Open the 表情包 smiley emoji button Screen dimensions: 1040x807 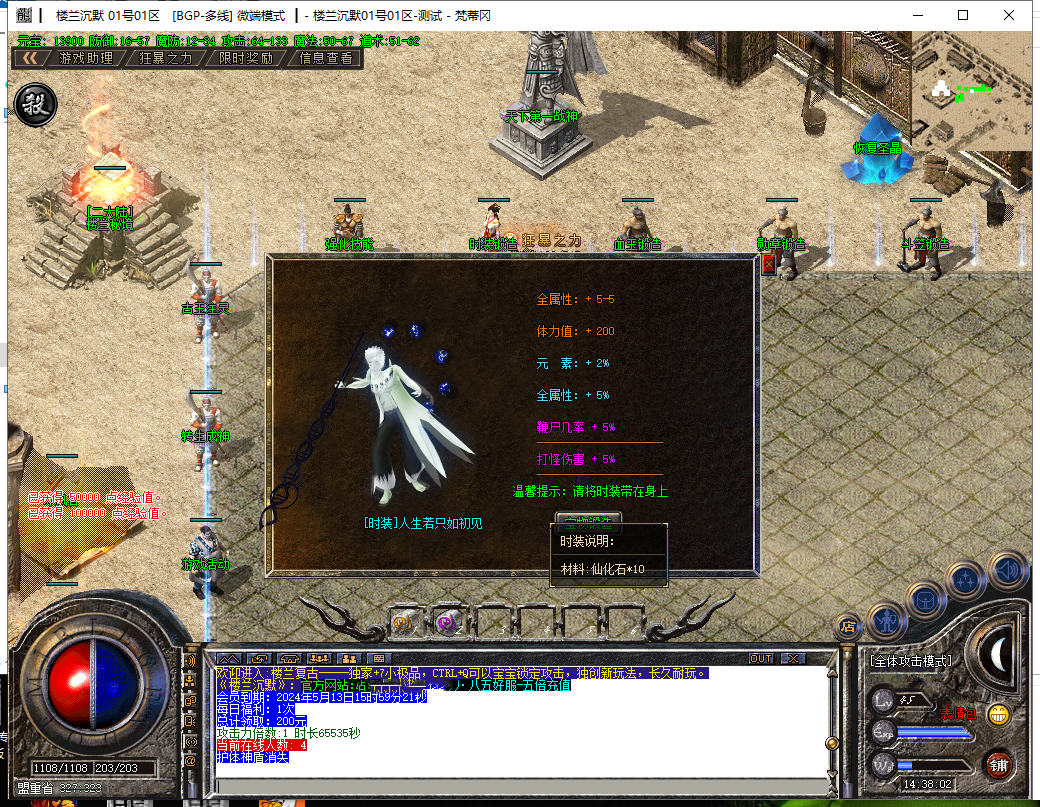(997, 714)
